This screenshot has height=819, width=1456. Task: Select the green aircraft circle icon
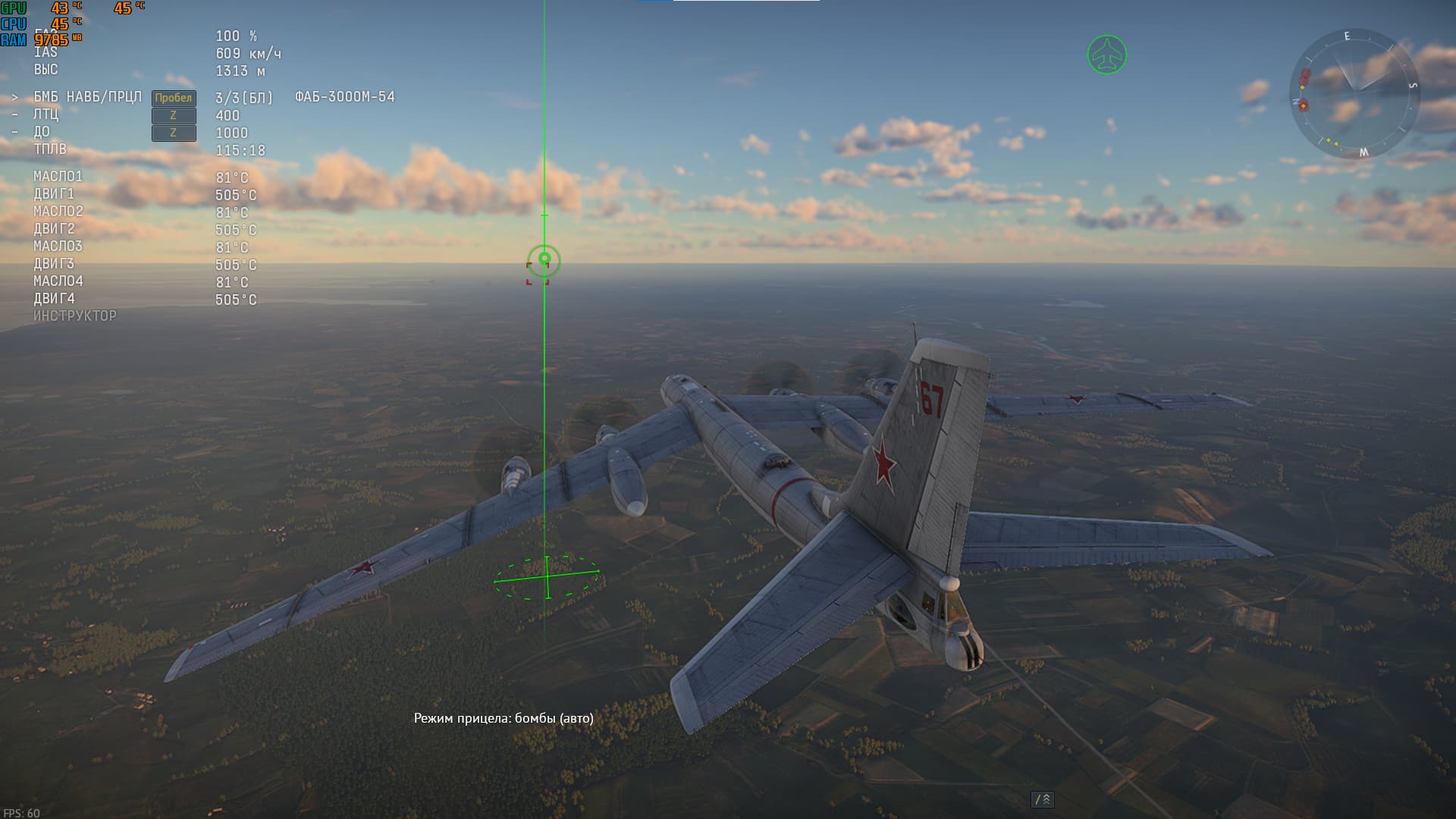(x=1106, y=55)
